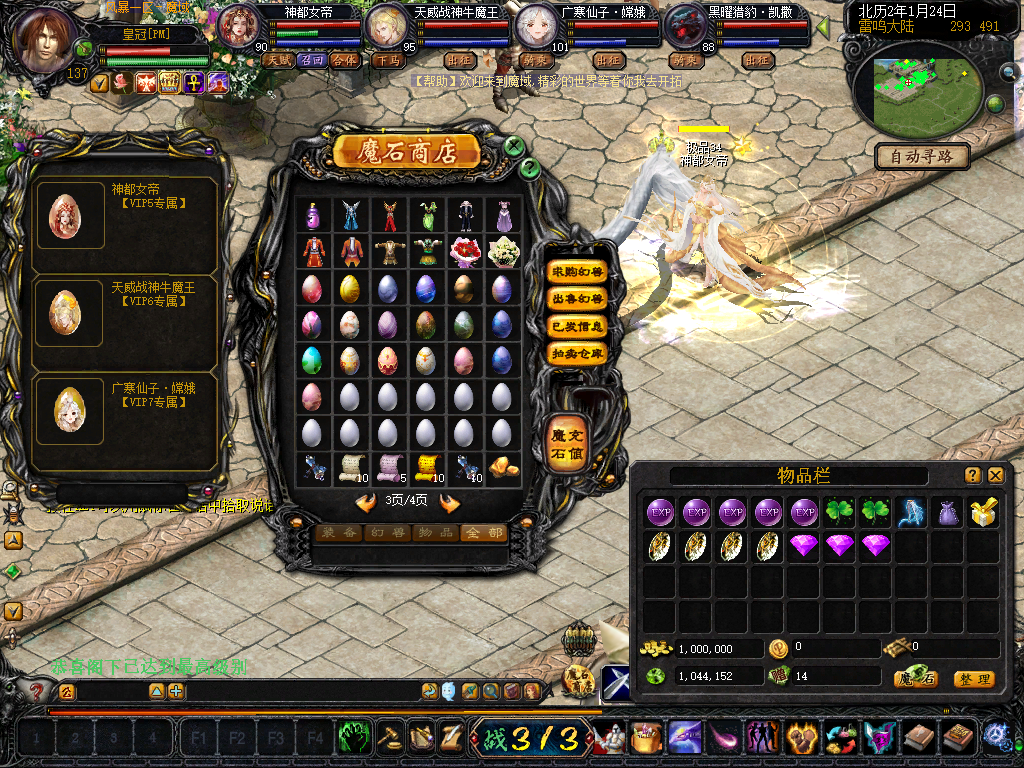The height and width of the screenshot is (768, 1024).
Task: Click the 召回 button under 神都女帝
Action: [312, 60]
